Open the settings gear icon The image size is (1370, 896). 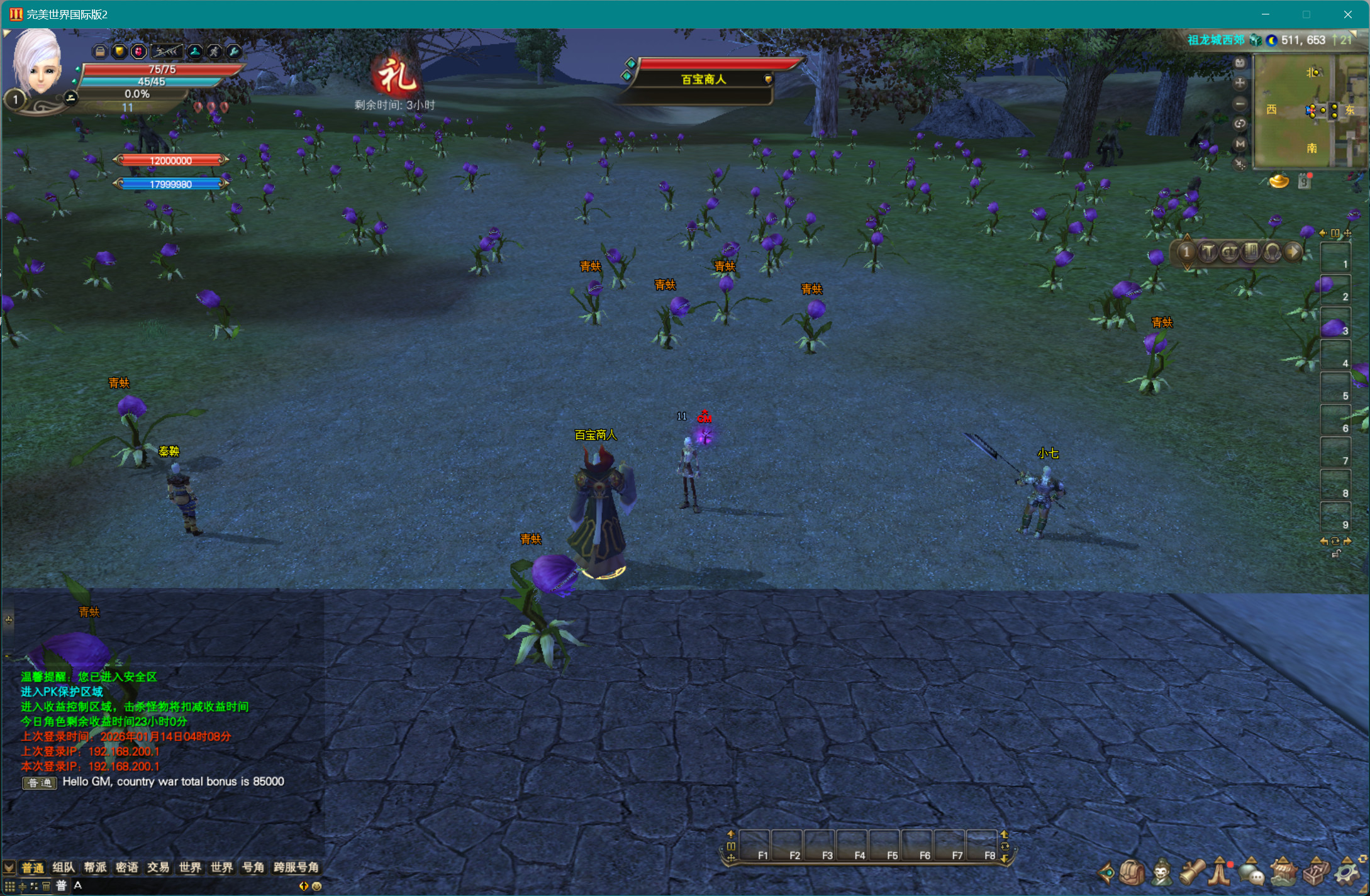coord(1346,873)
